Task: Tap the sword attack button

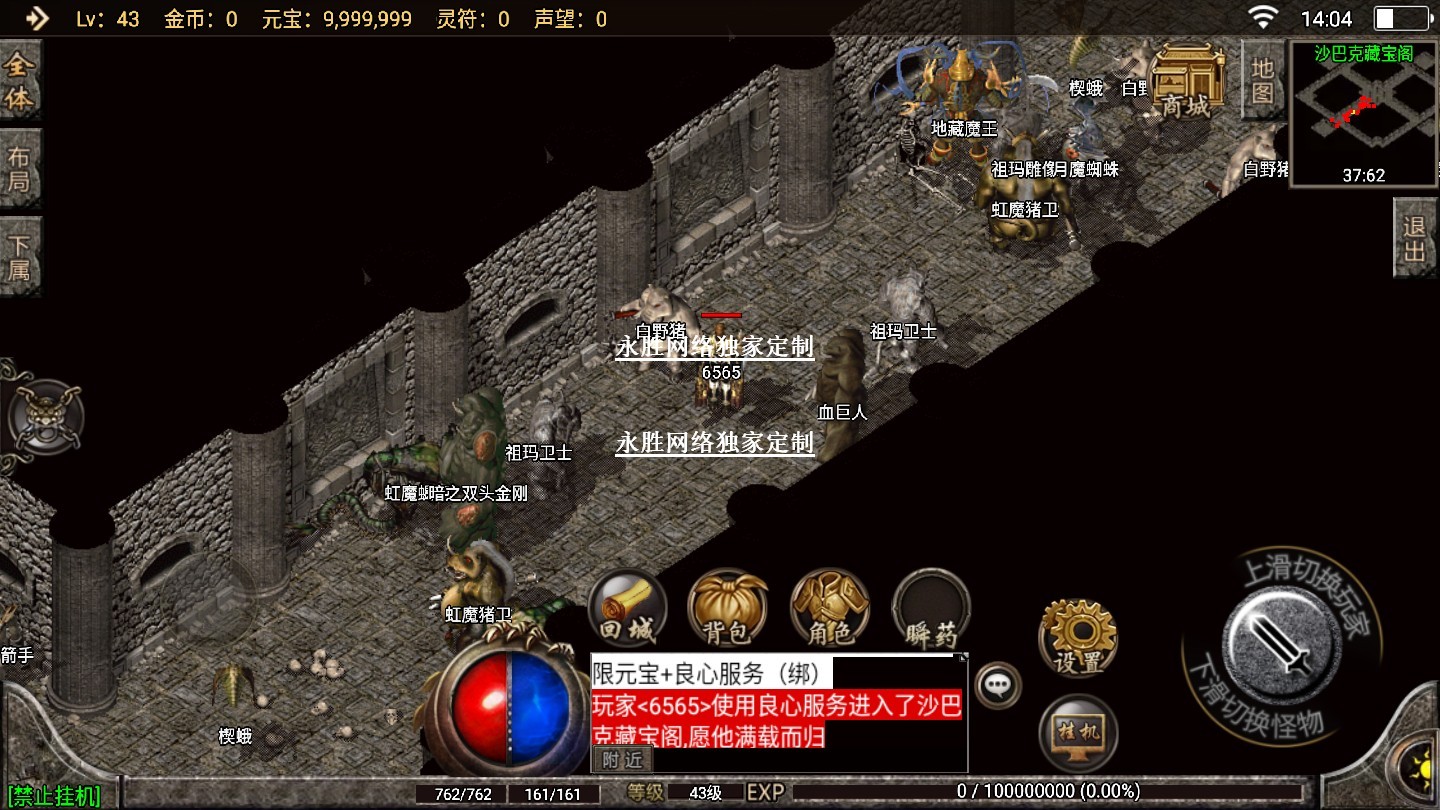Action: point(1282,640)
